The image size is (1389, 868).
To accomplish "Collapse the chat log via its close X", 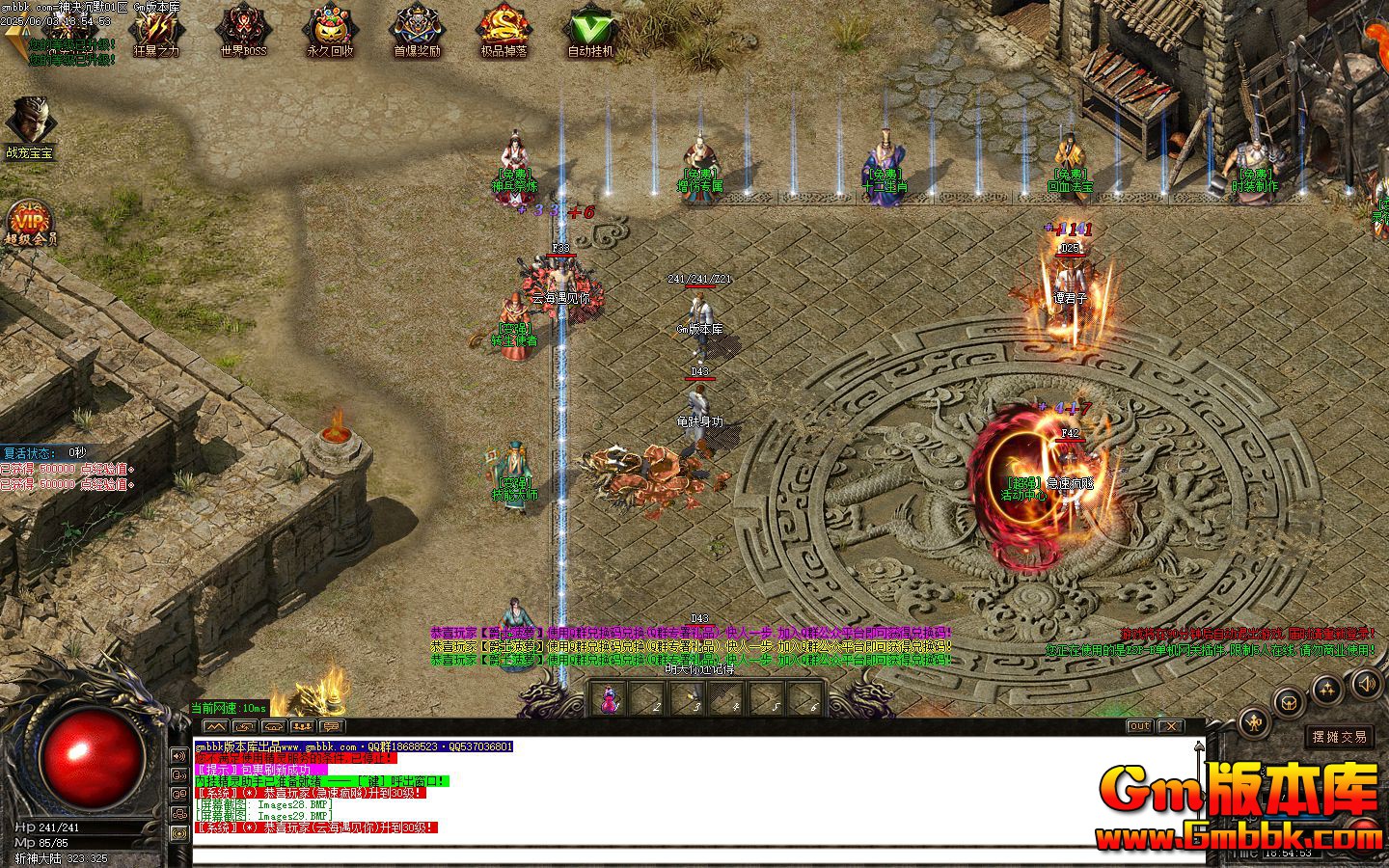I will [x=1169, y=726].
